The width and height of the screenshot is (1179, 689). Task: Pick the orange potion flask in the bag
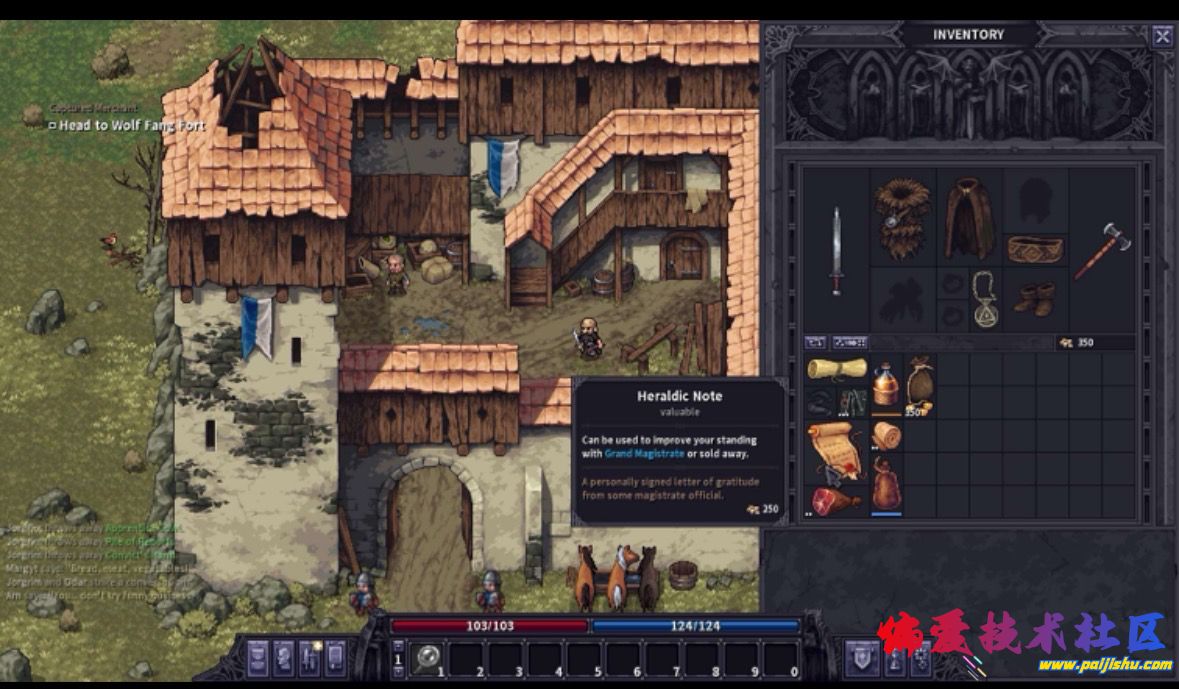(x=885, y=384)
